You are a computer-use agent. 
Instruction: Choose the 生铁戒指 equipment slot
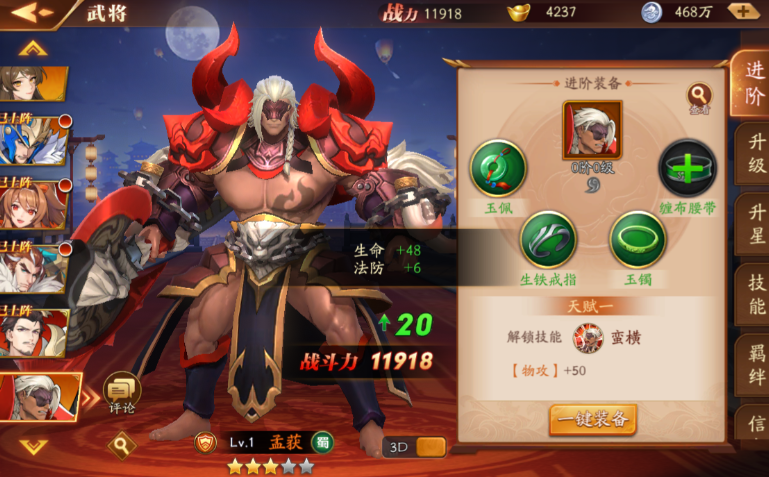click(547, 238)
